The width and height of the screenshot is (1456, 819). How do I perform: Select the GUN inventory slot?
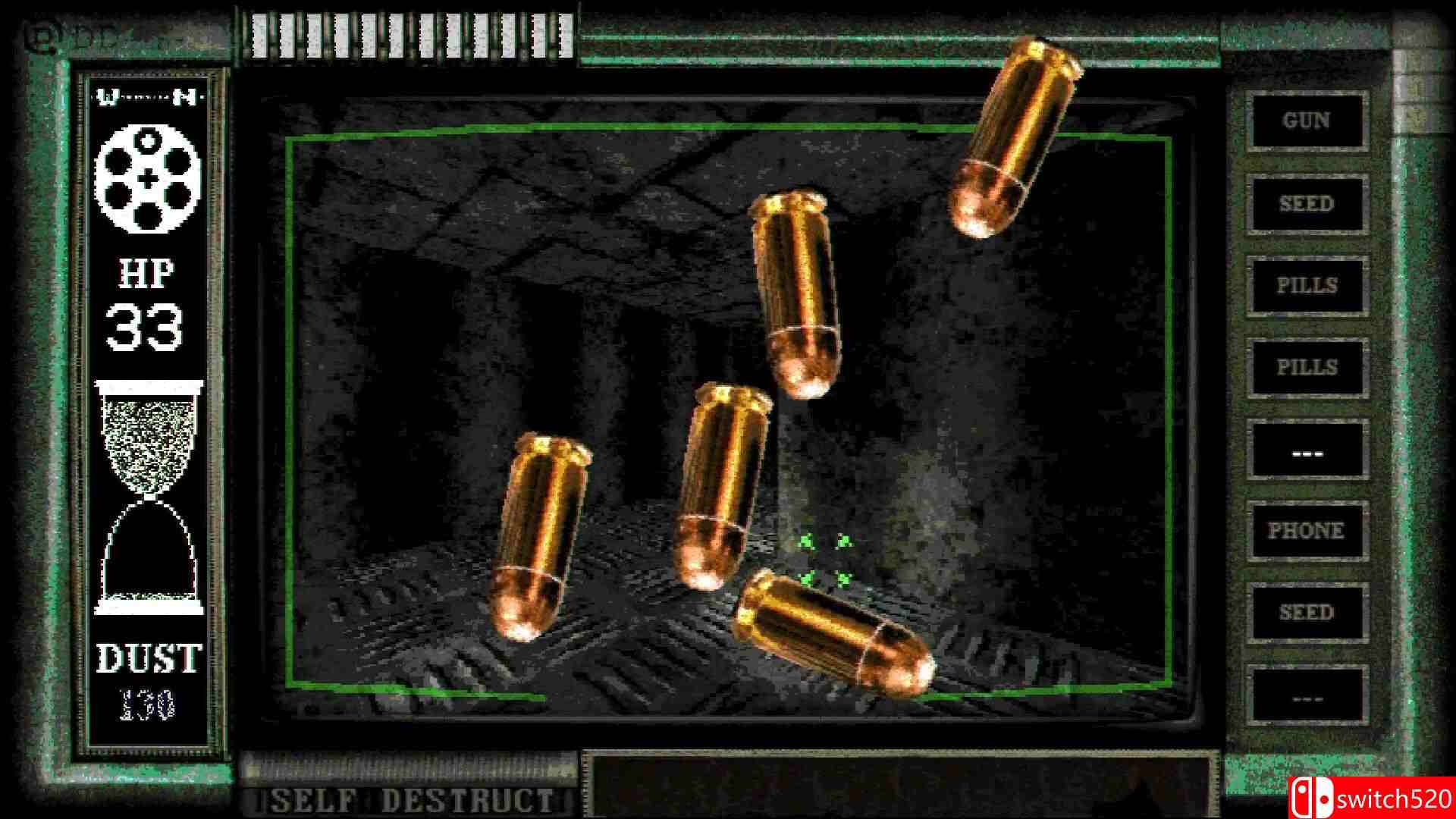pos(1306,121)
